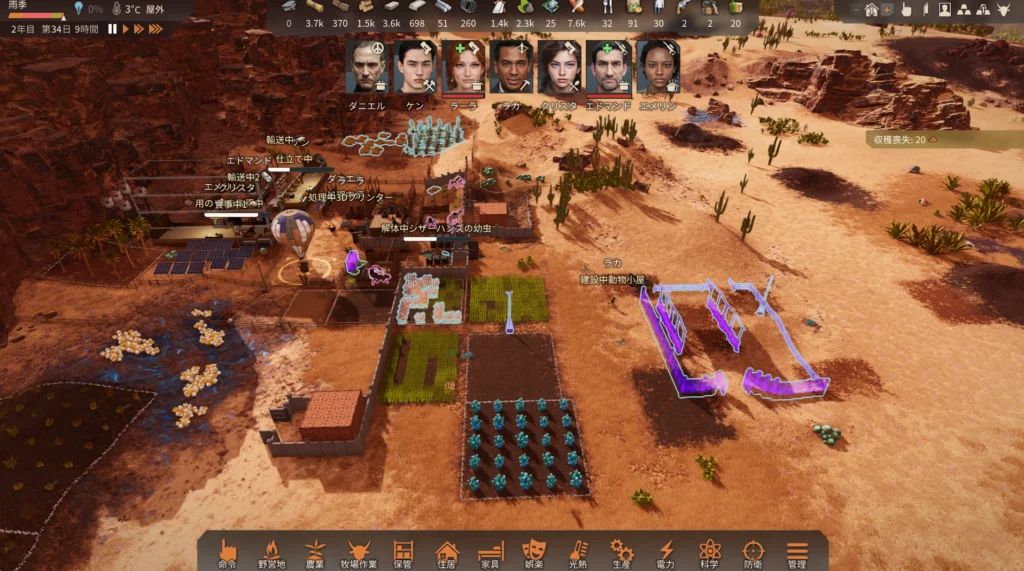The image size is (1024, 571).
Task: Choose the 保管 storage category
Action: pos(403,553)
